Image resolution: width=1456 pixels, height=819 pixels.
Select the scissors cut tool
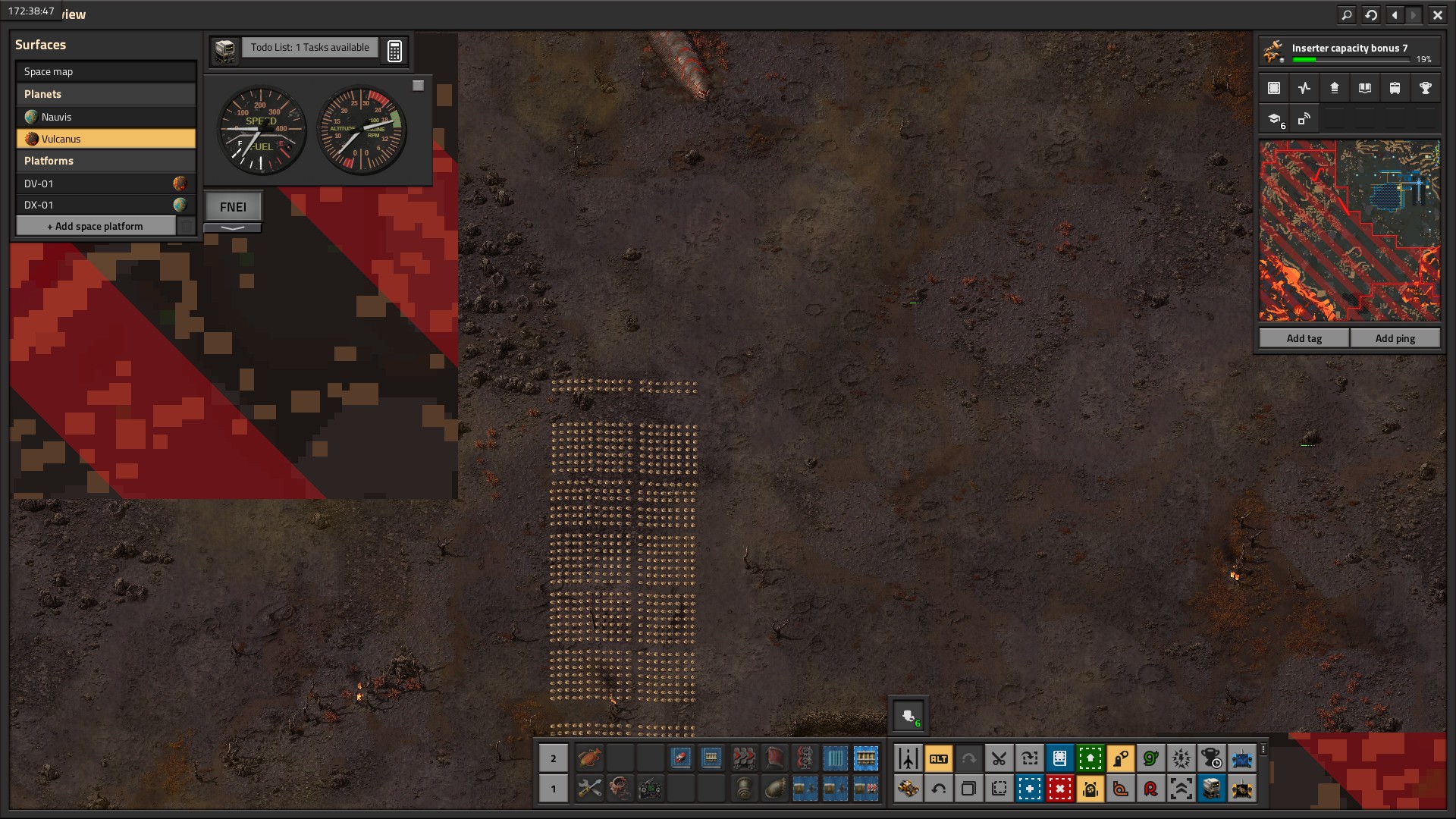(999, 758)
